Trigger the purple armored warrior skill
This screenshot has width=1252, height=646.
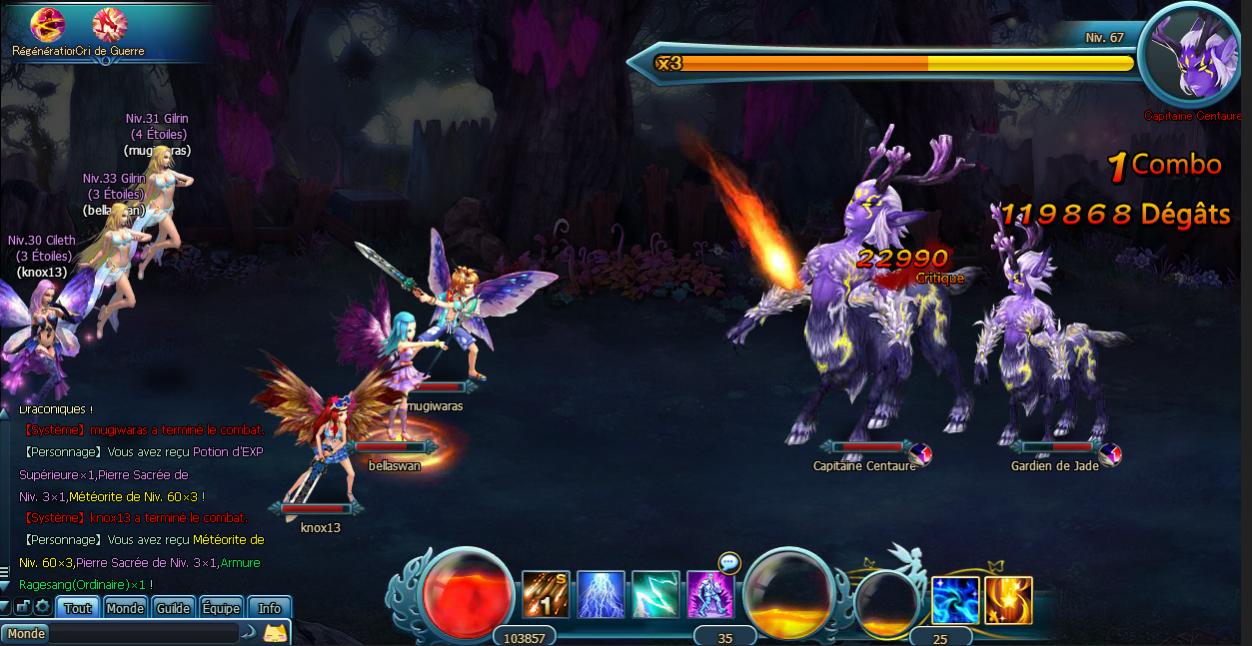tap(710, 595)
